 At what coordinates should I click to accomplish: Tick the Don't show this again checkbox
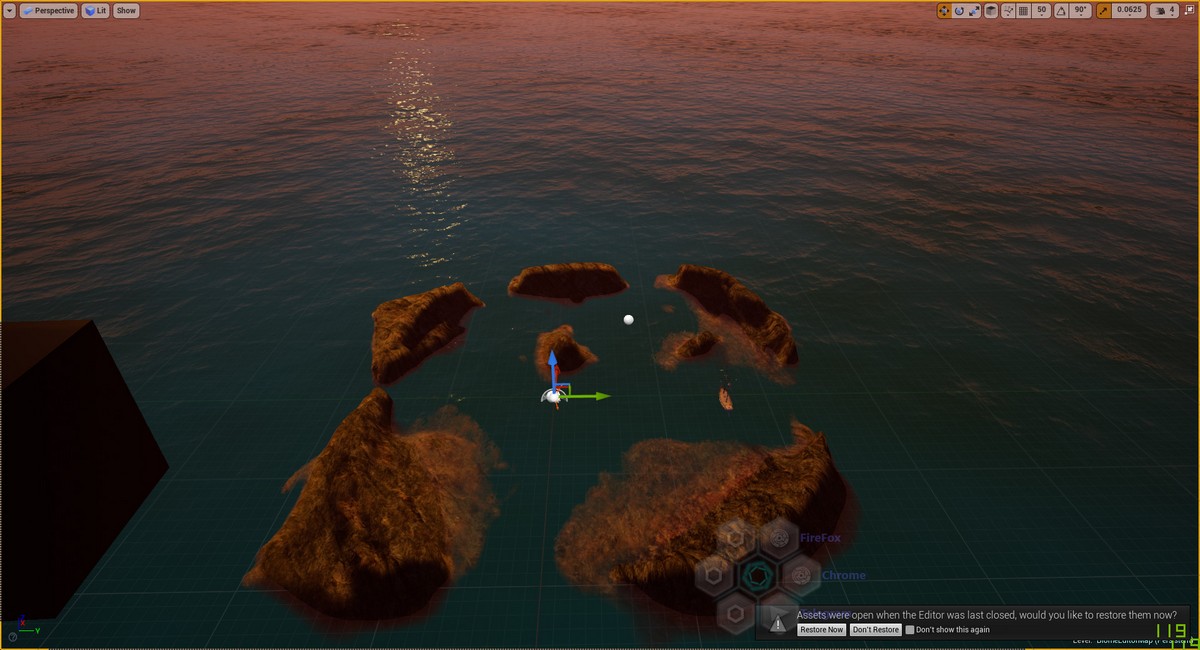tap(910, 630)
